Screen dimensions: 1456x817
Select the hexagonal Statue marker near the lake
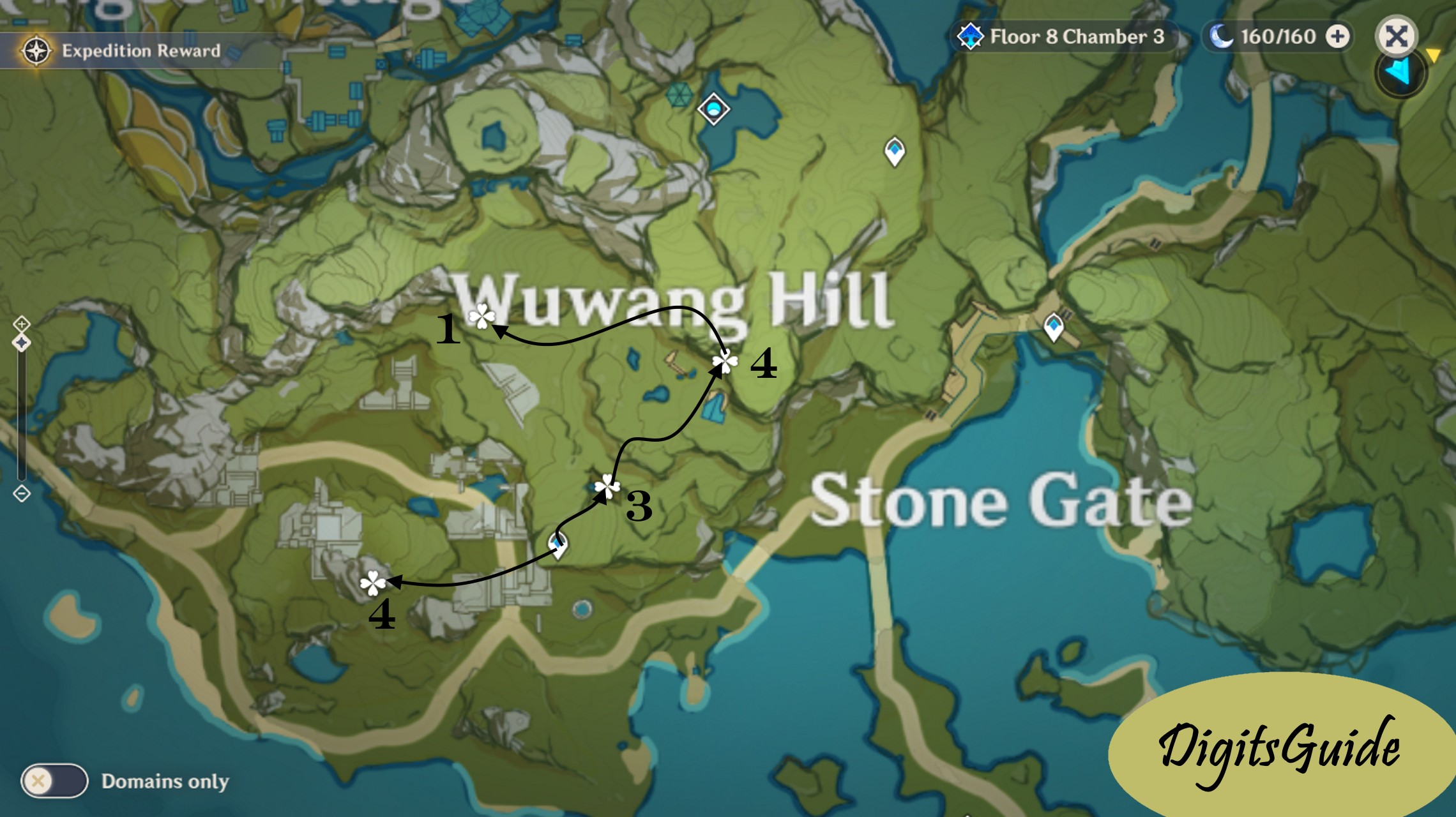click(x=678, y=95)
